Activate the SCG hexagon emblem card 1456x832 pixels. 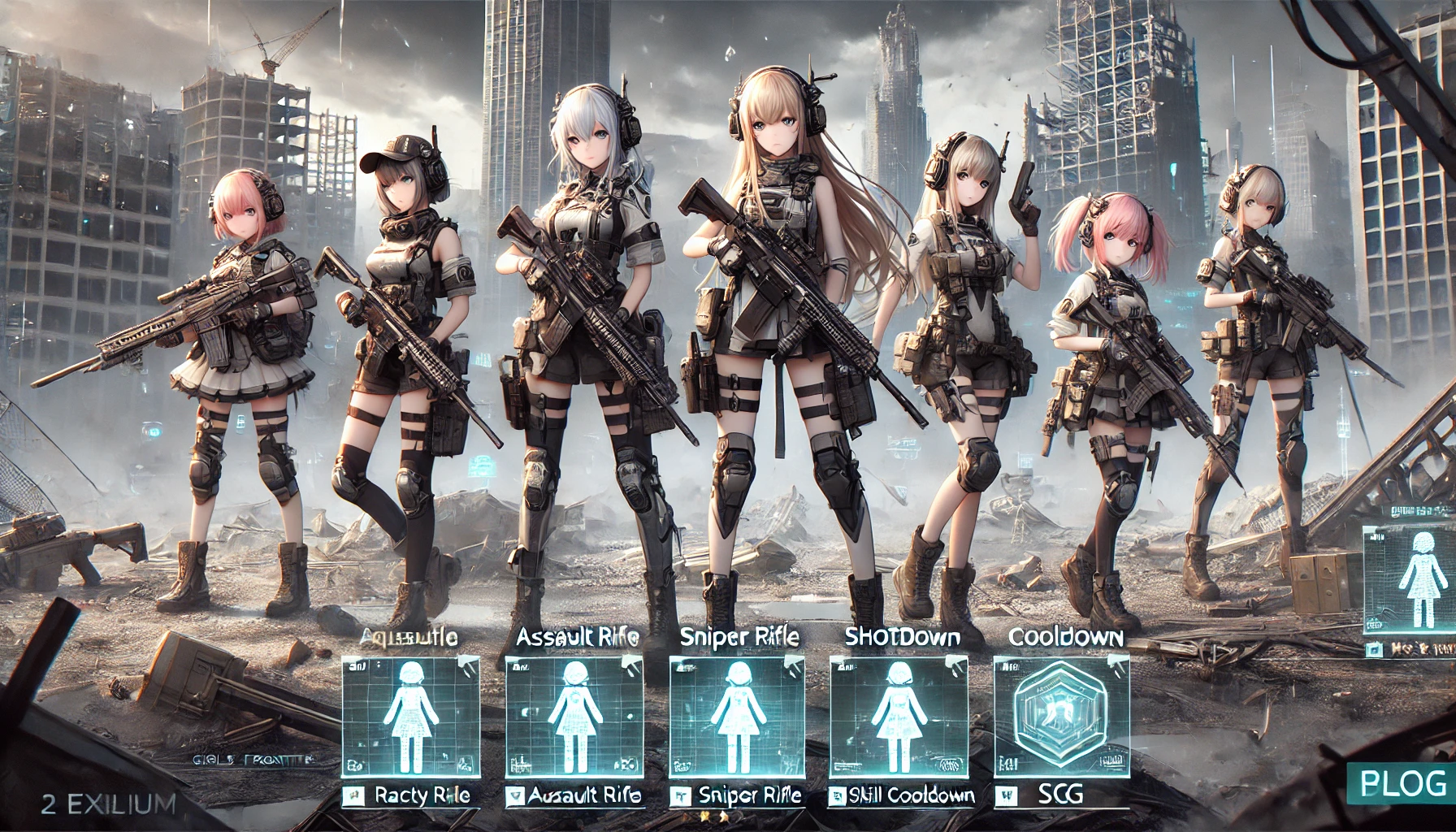1061,716
